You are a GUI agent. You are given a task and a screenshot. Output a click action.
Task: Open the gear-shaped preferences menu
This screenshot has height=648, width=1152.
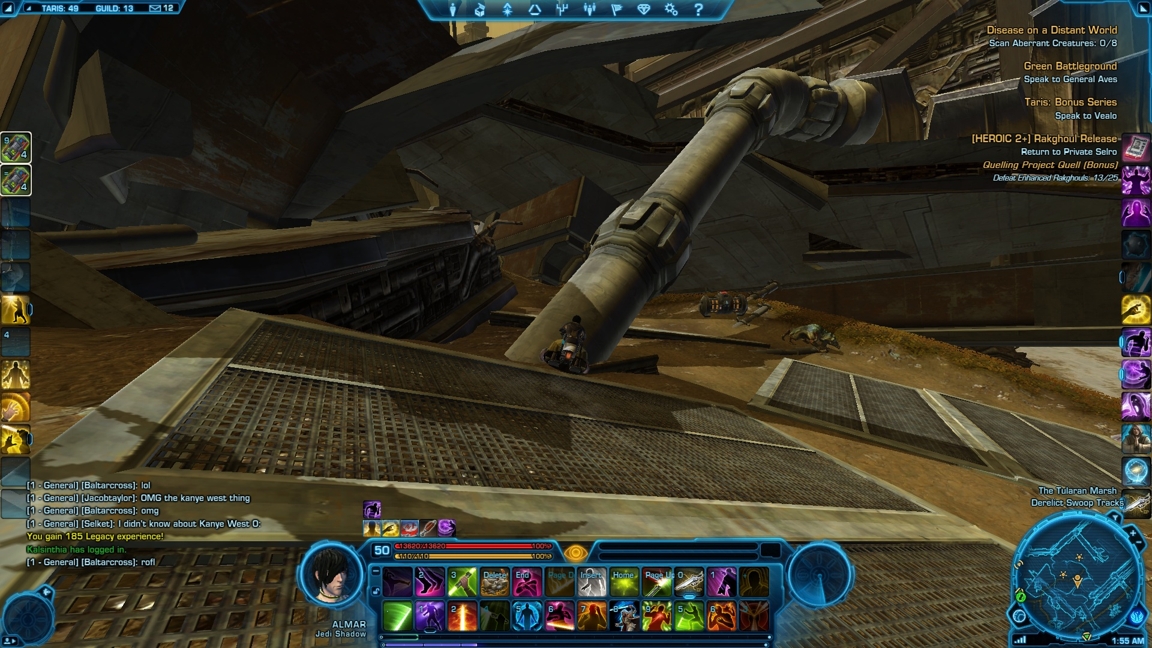coord(671,9)
